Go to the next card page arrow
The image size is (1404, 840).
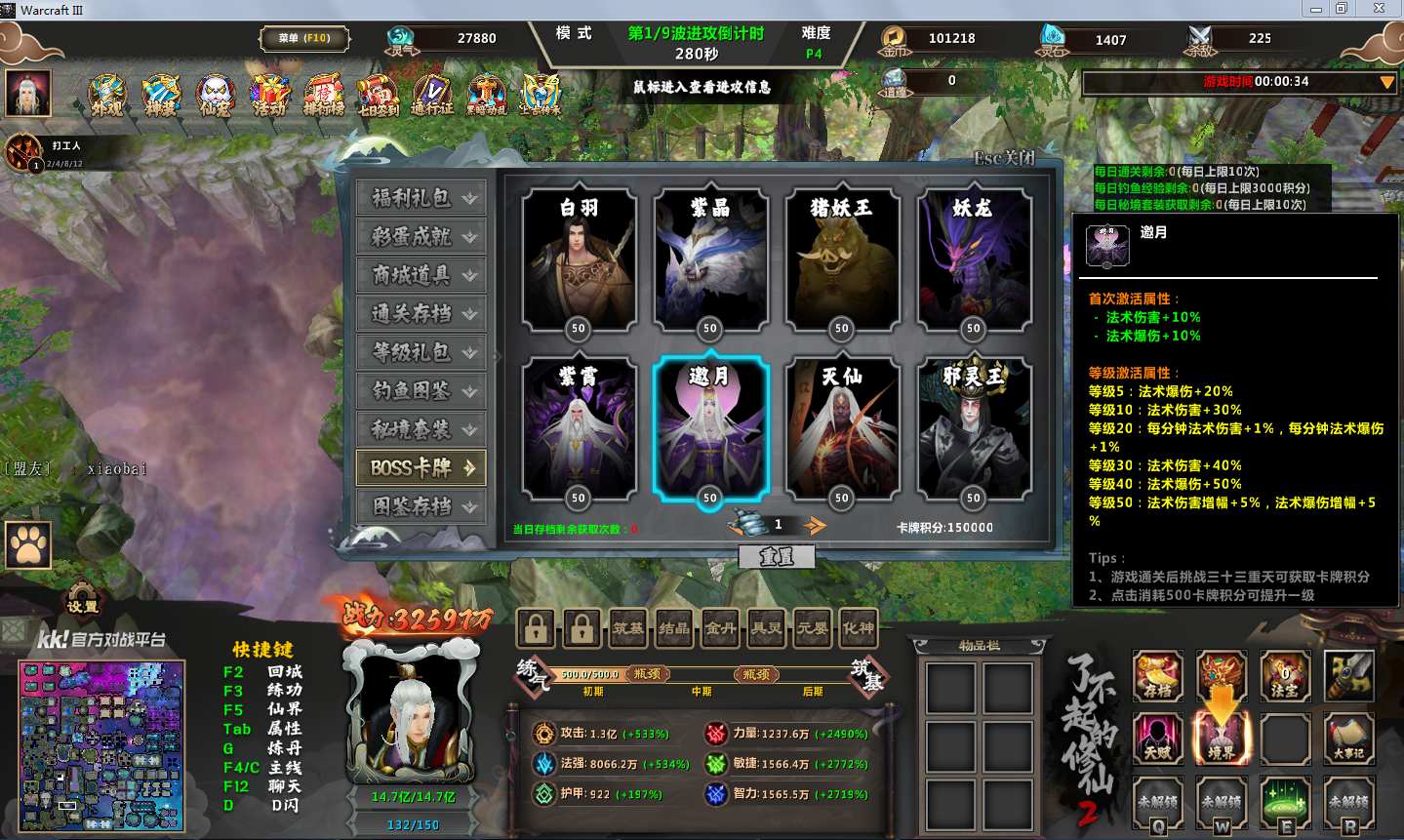814,526
